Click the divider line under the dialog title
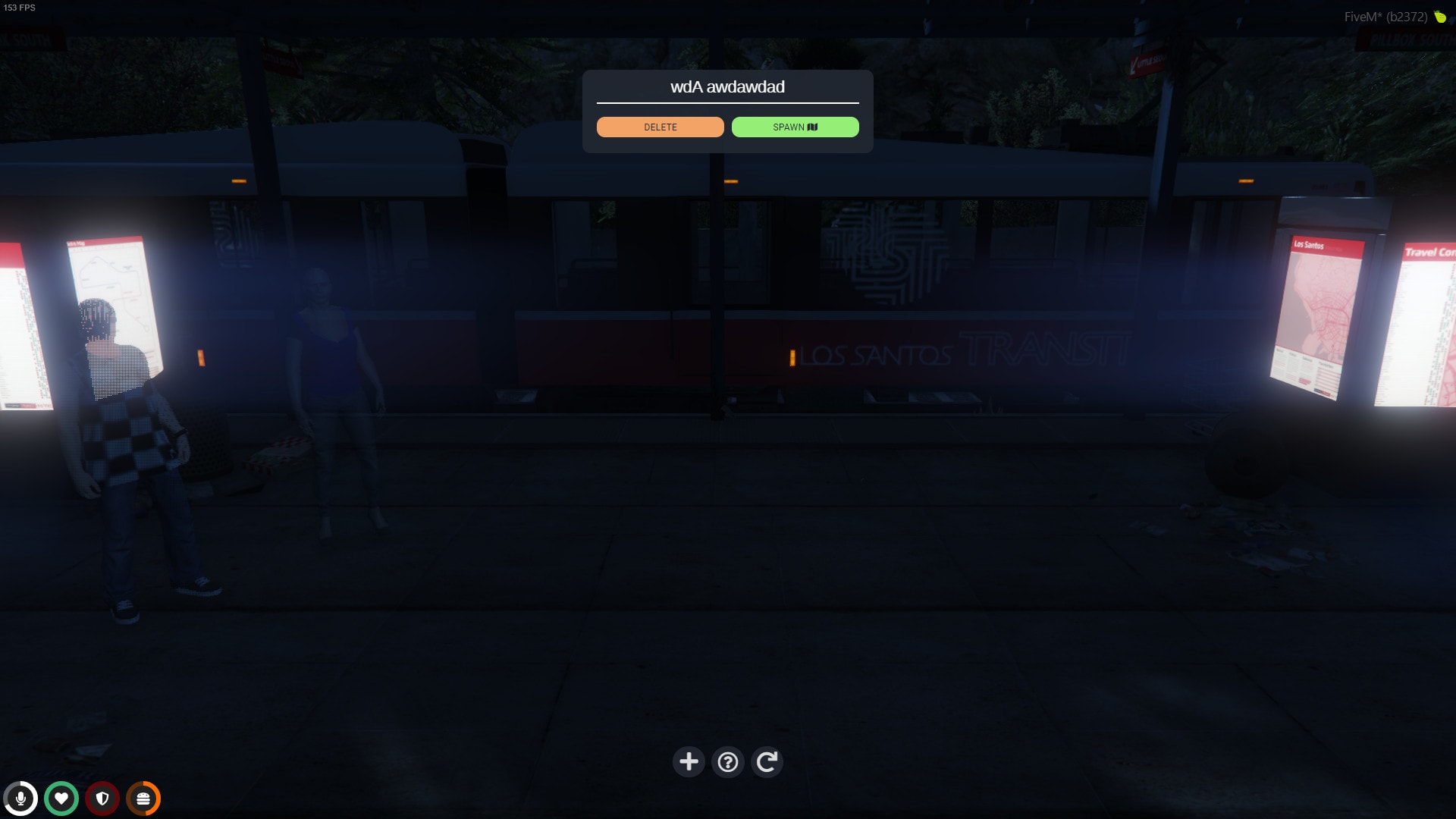 coord(727,101)
